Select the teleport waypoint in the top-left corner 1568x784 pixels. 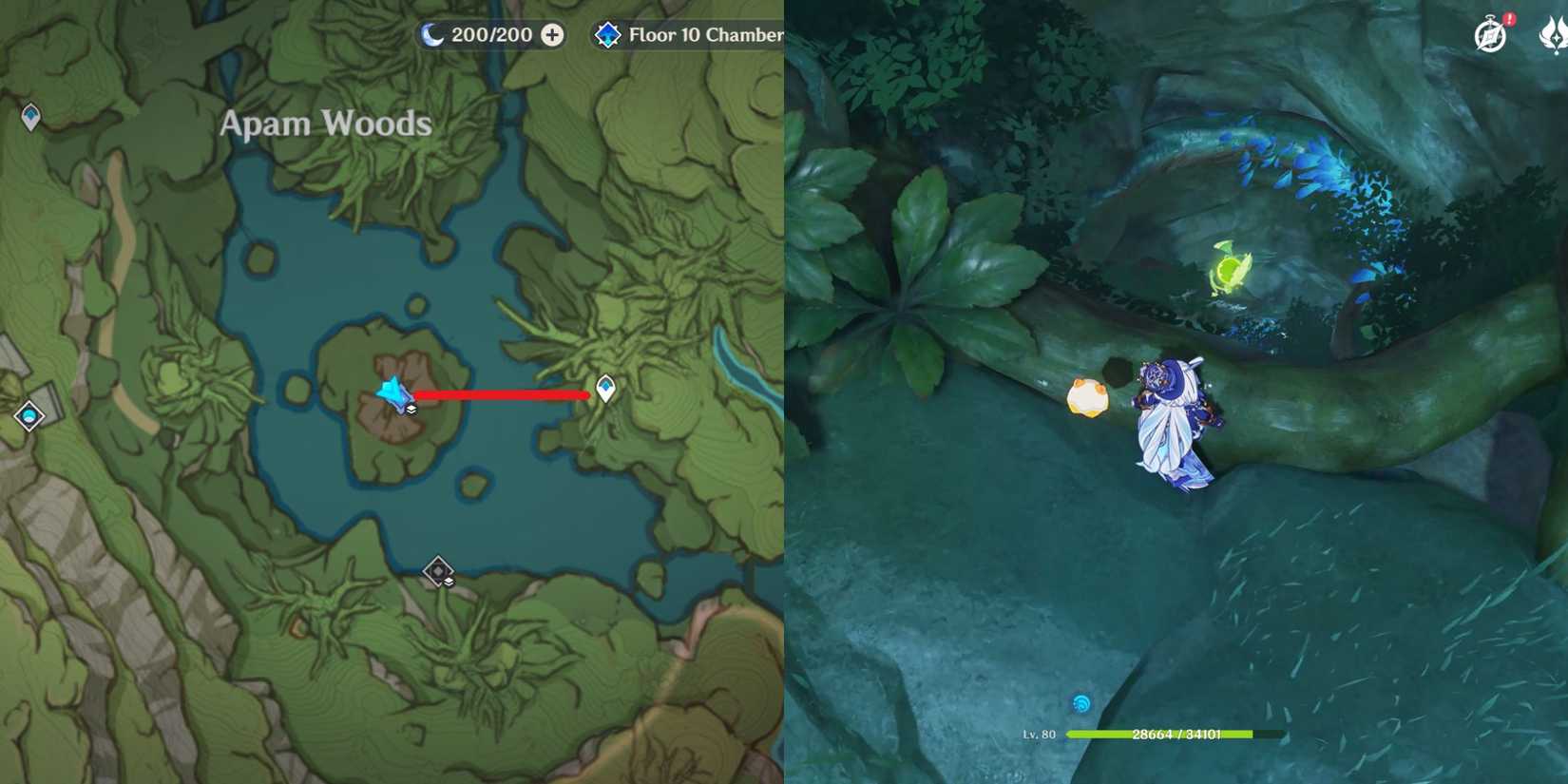pyautogui.click(x=29, y=118)
